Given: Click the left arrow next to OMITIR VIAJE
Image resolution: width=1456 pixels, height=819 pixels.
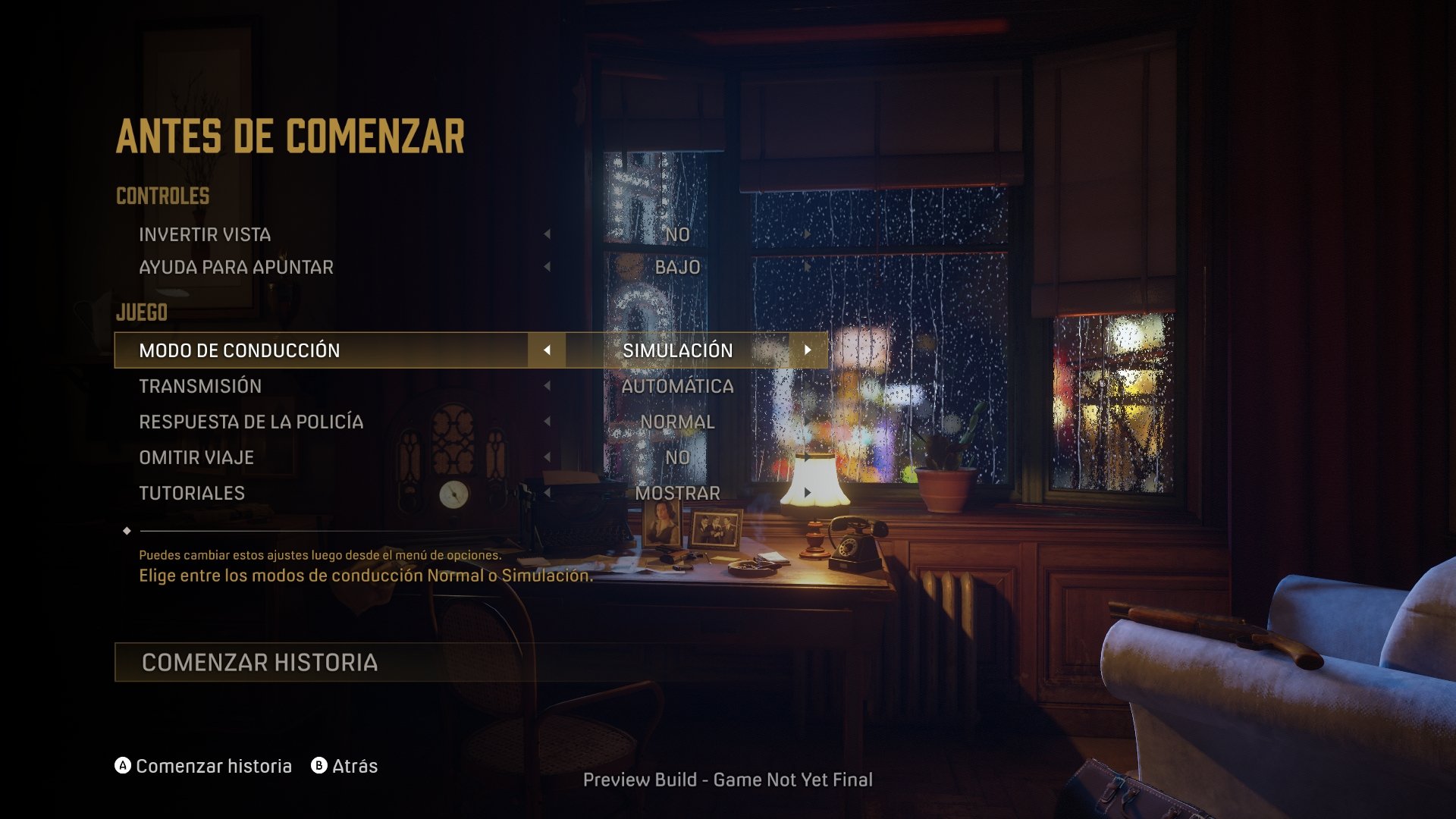Looking at the screenshot, I should [548, 457].
